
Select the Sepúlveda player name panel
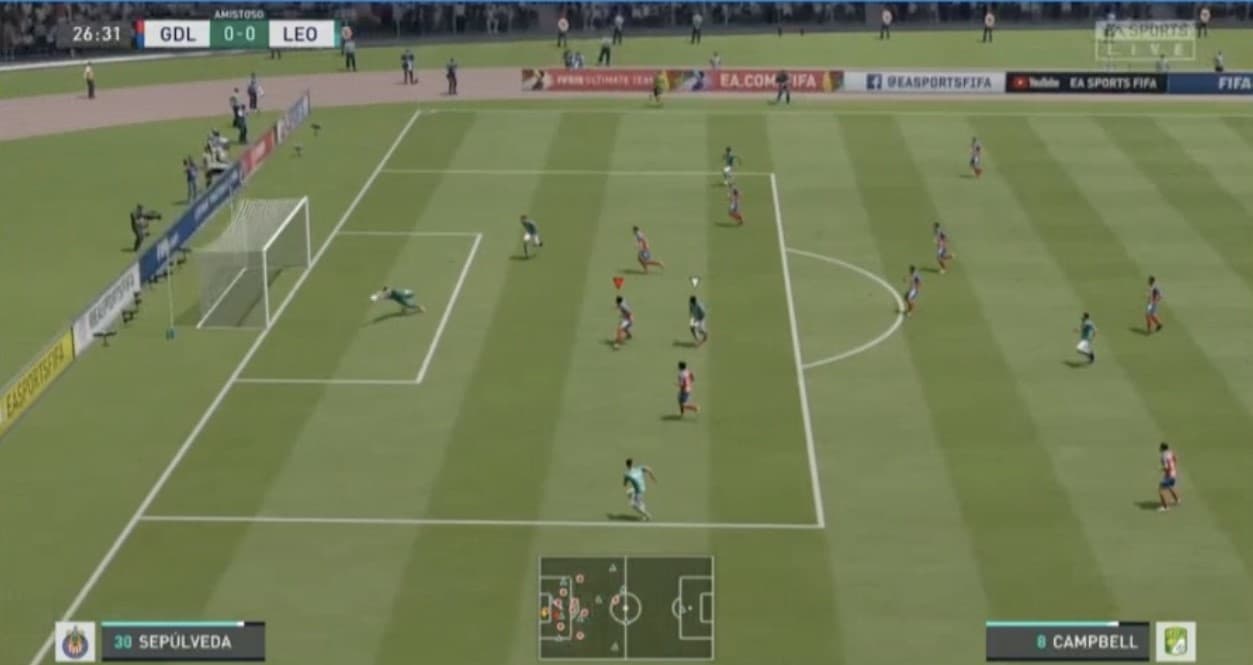tap(183, 642)
